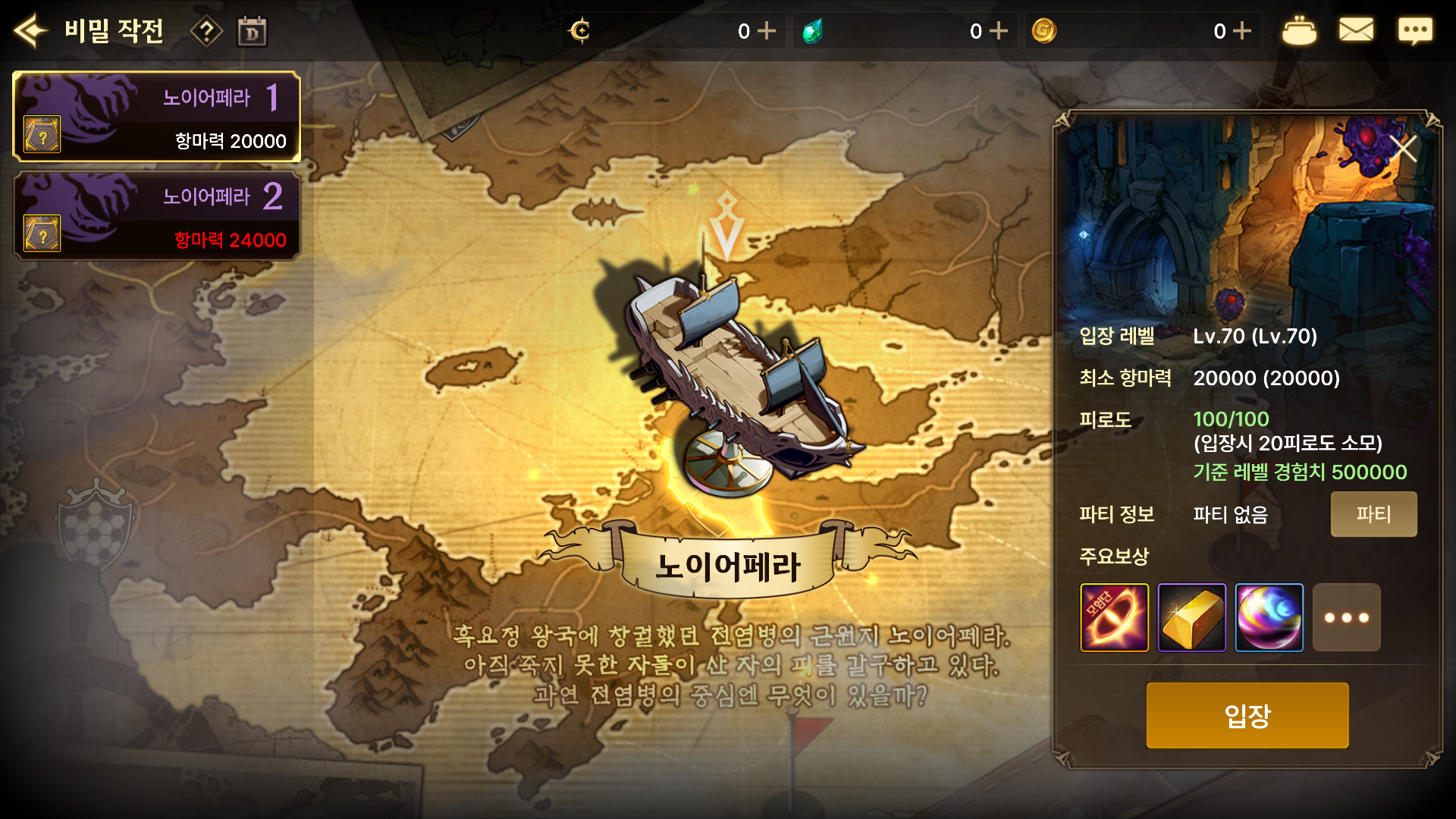The image size is (1456, 819).
Task: Add gems using the green gem plus button
Action: [999, 30]
